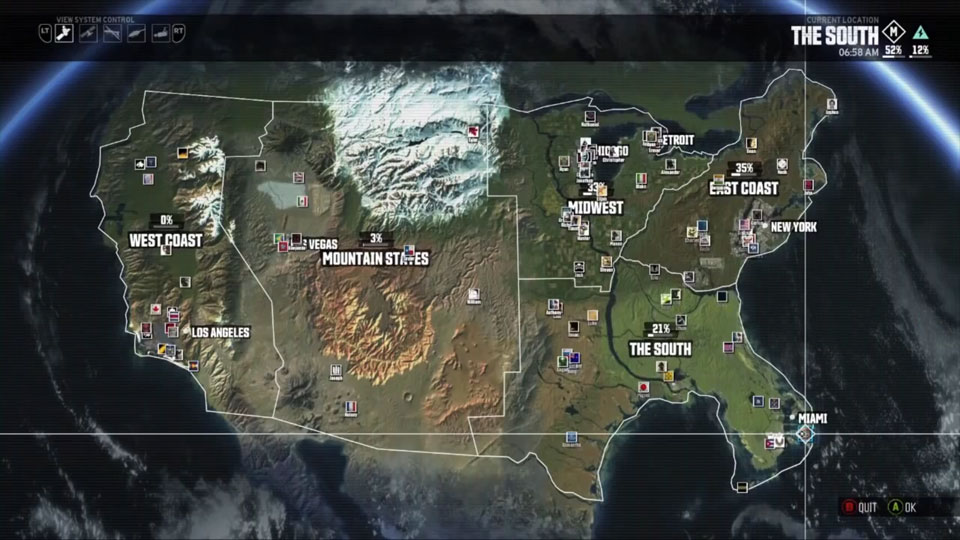Choose the New York city label
This screenshot has height=540, width=960.
793,227
